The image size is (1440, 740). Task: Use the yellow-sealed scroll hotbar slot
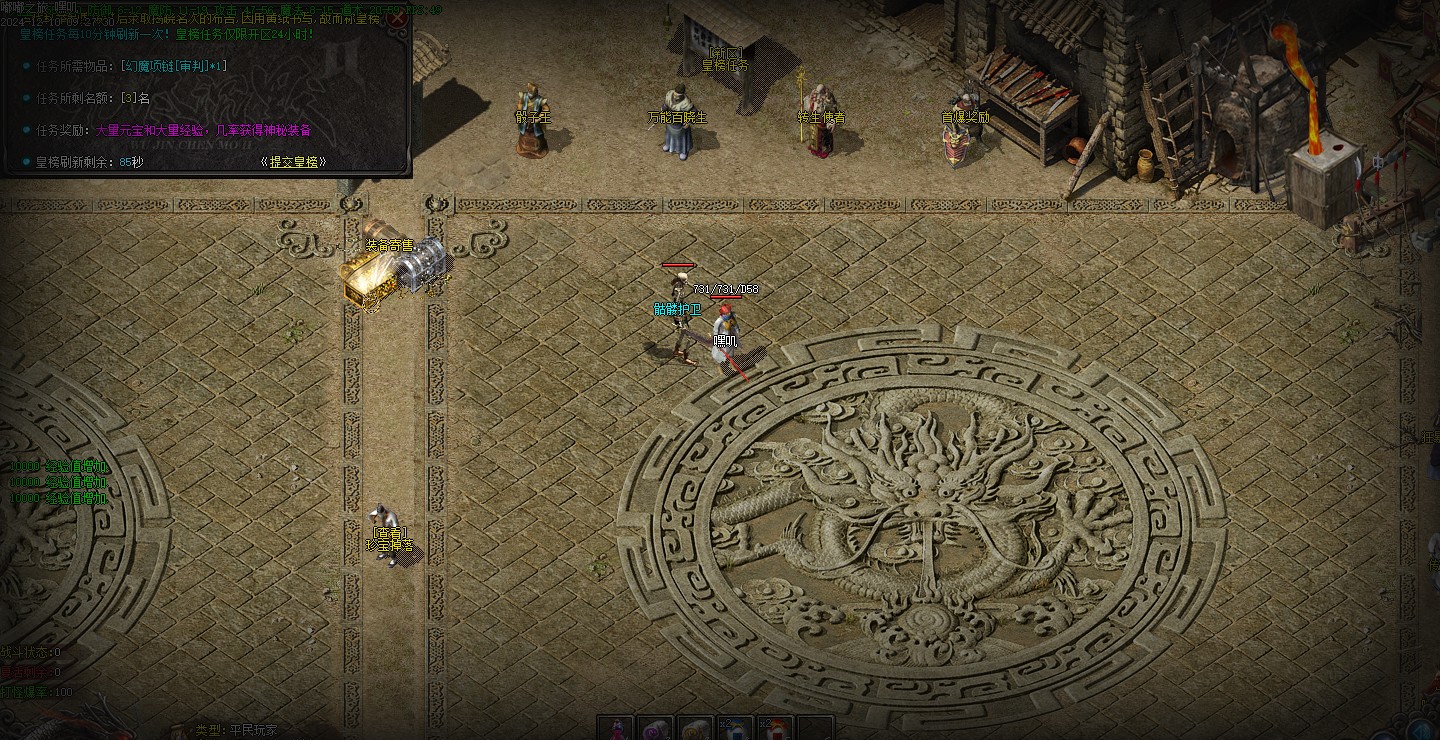tap(696, 728)
